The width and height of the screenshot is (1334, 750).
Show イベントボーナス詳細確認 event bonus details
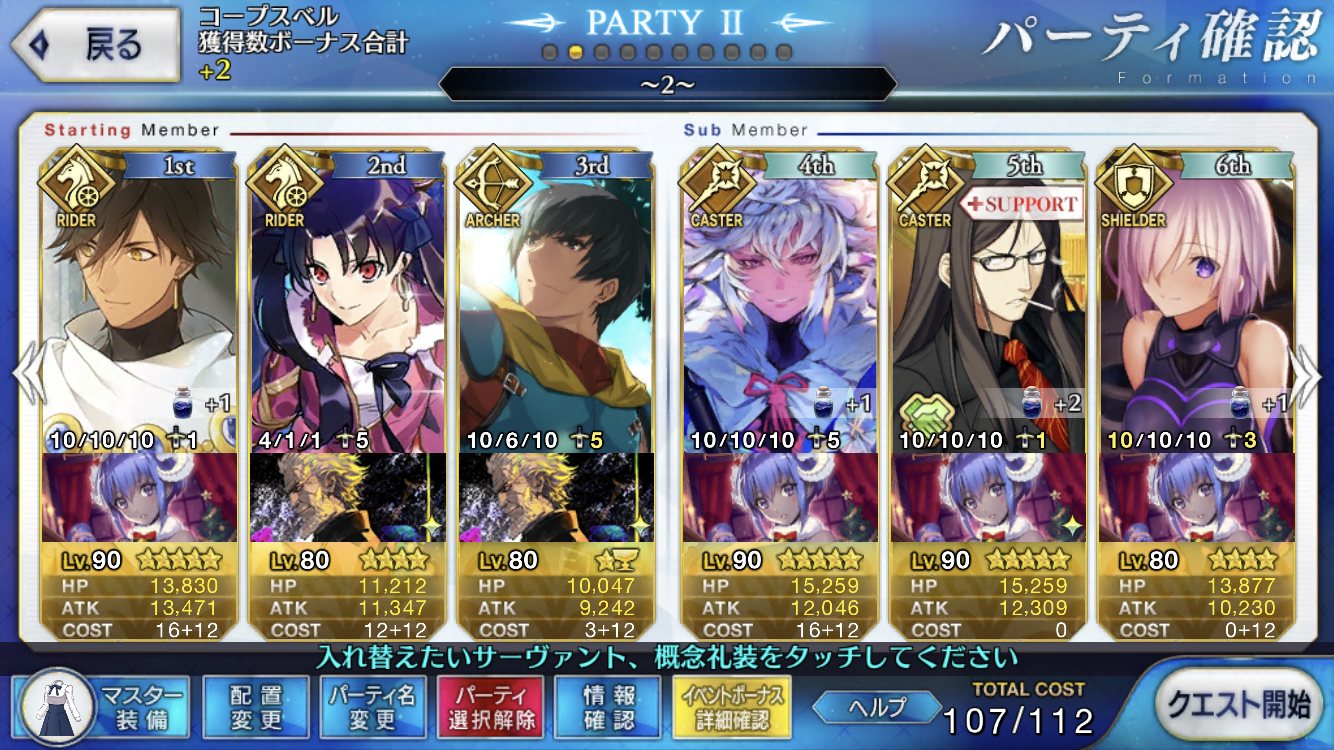click(x=733, y=706)
